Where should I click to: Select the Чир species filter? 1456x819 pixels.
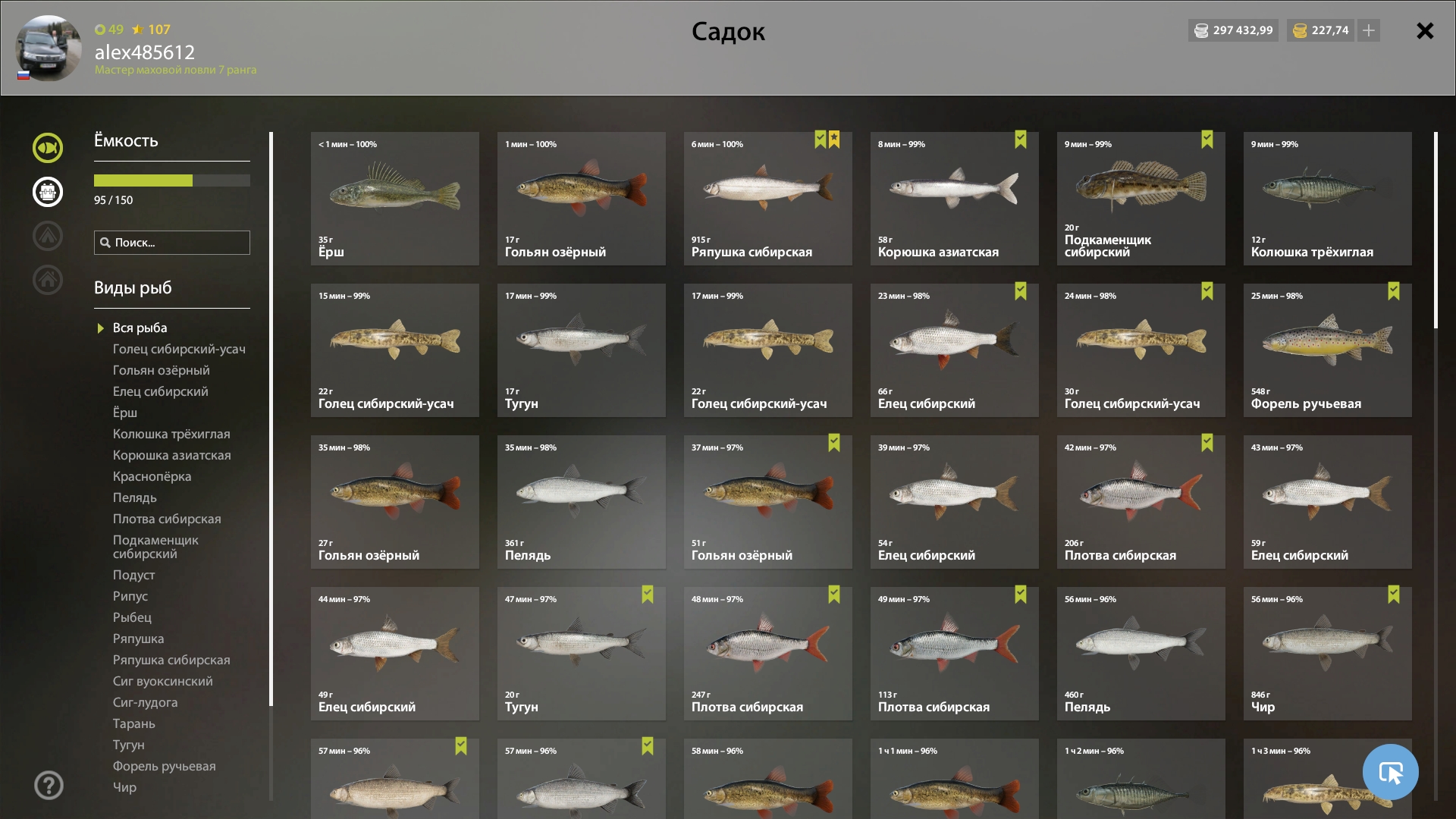click(x=124, y=787)
